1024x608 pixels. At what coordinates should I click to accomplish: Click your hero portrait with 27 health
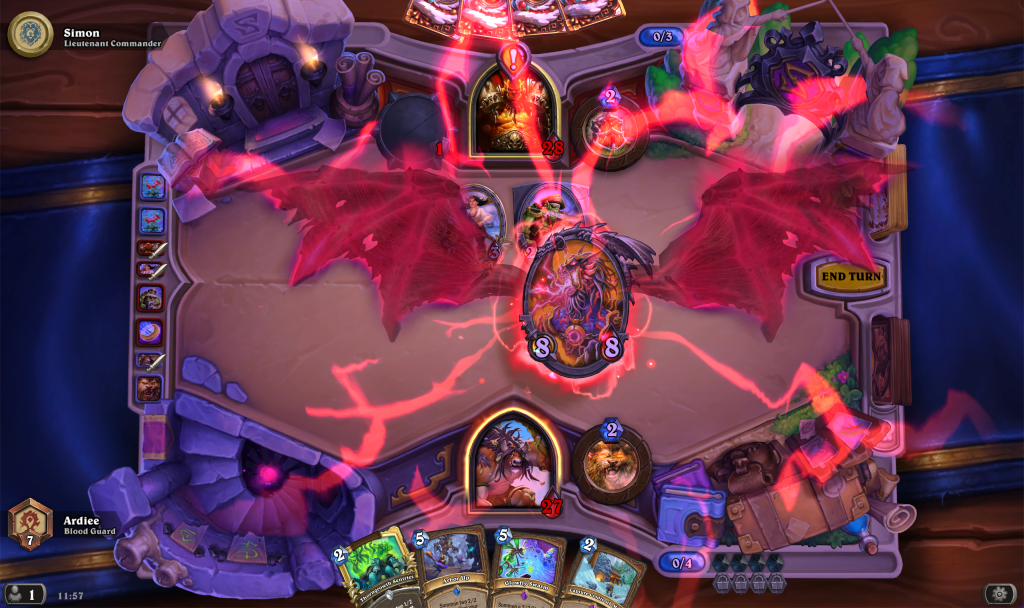(x=513, y=461)
